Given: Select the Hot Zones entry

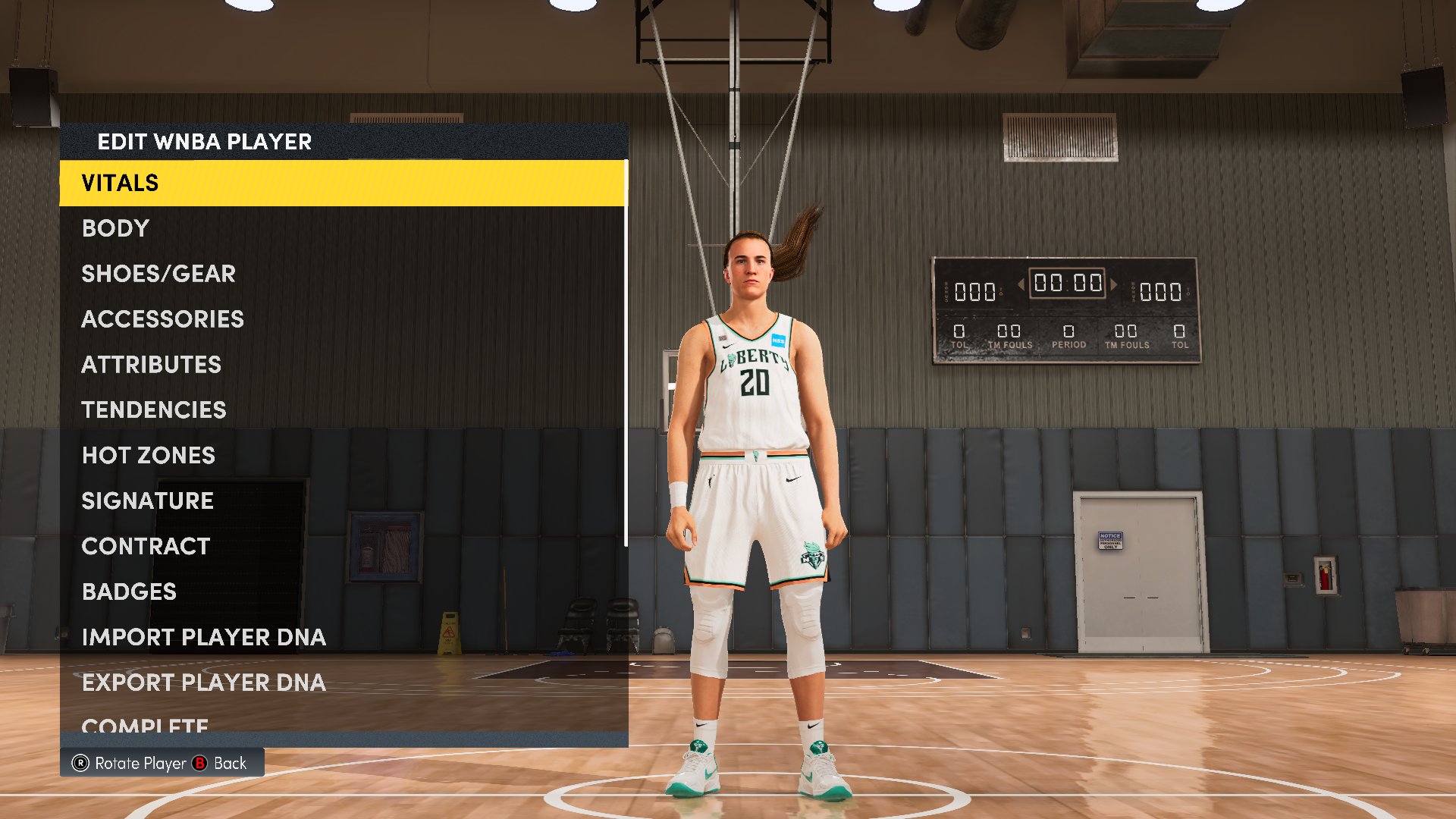Looking at the screenshot, I should pyautogui.click(x=148, y=455).
